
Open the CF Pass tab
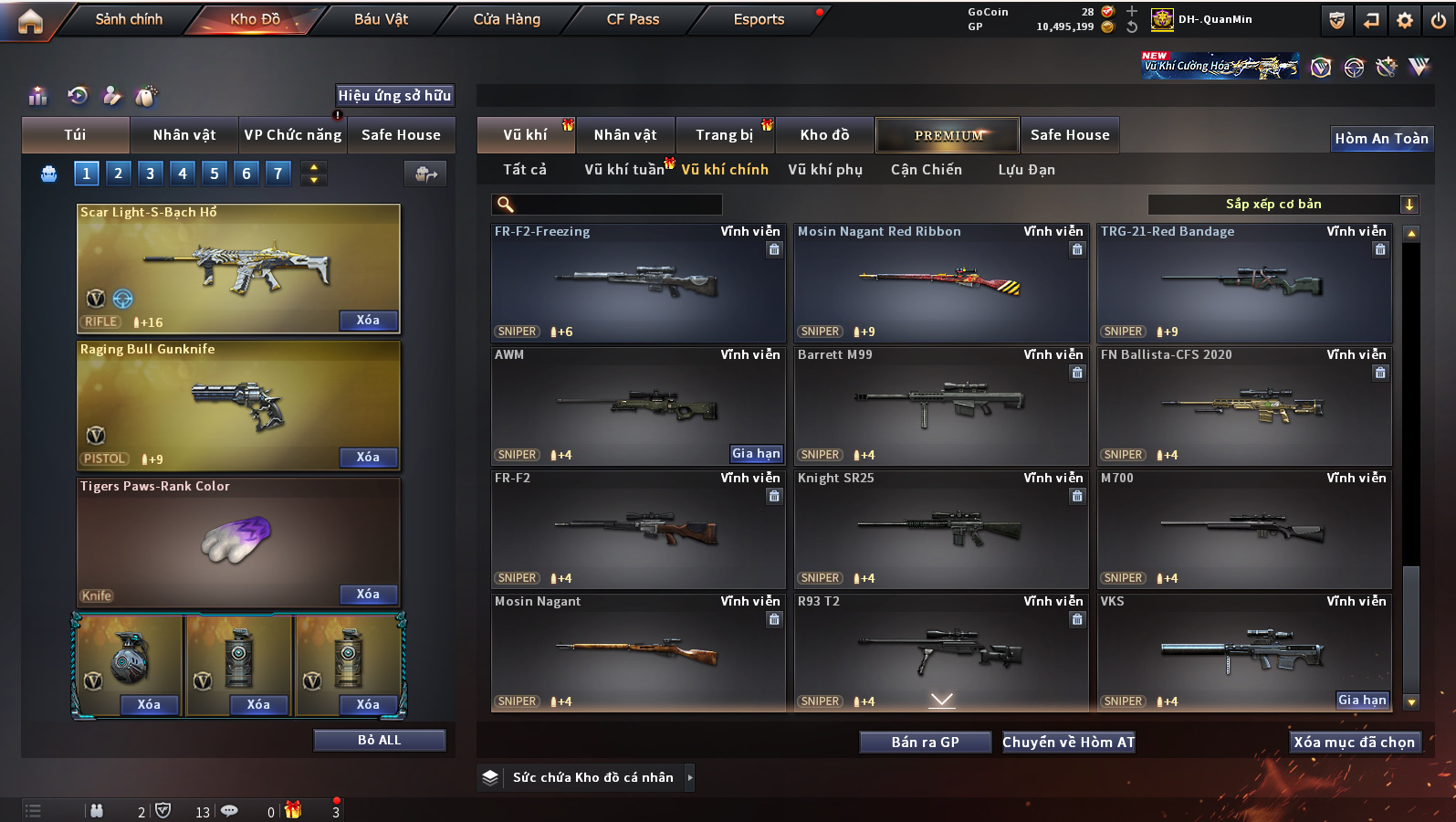tap(633, 19)
